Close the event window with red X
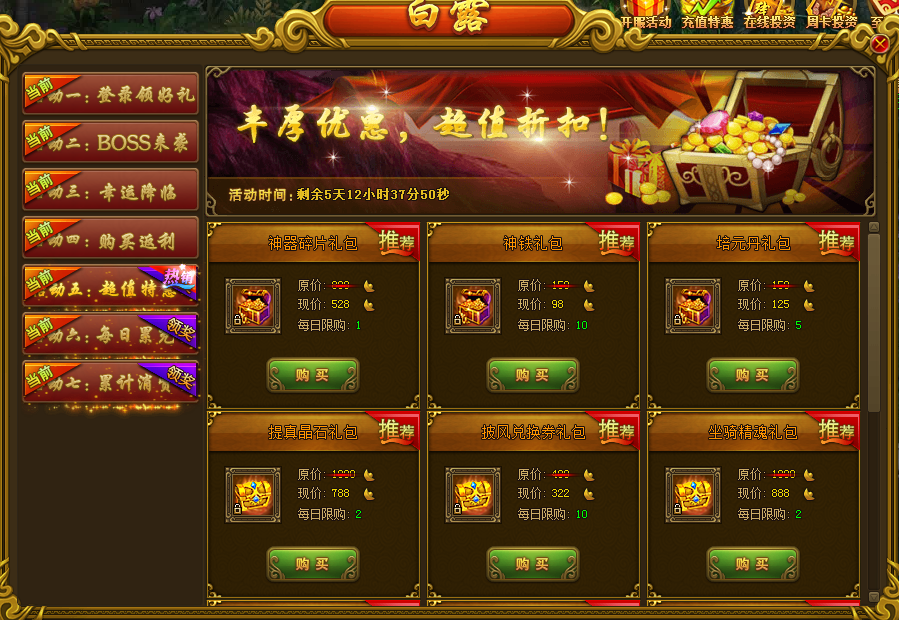This screenshot has height=620, width=899. click(880, 44)
